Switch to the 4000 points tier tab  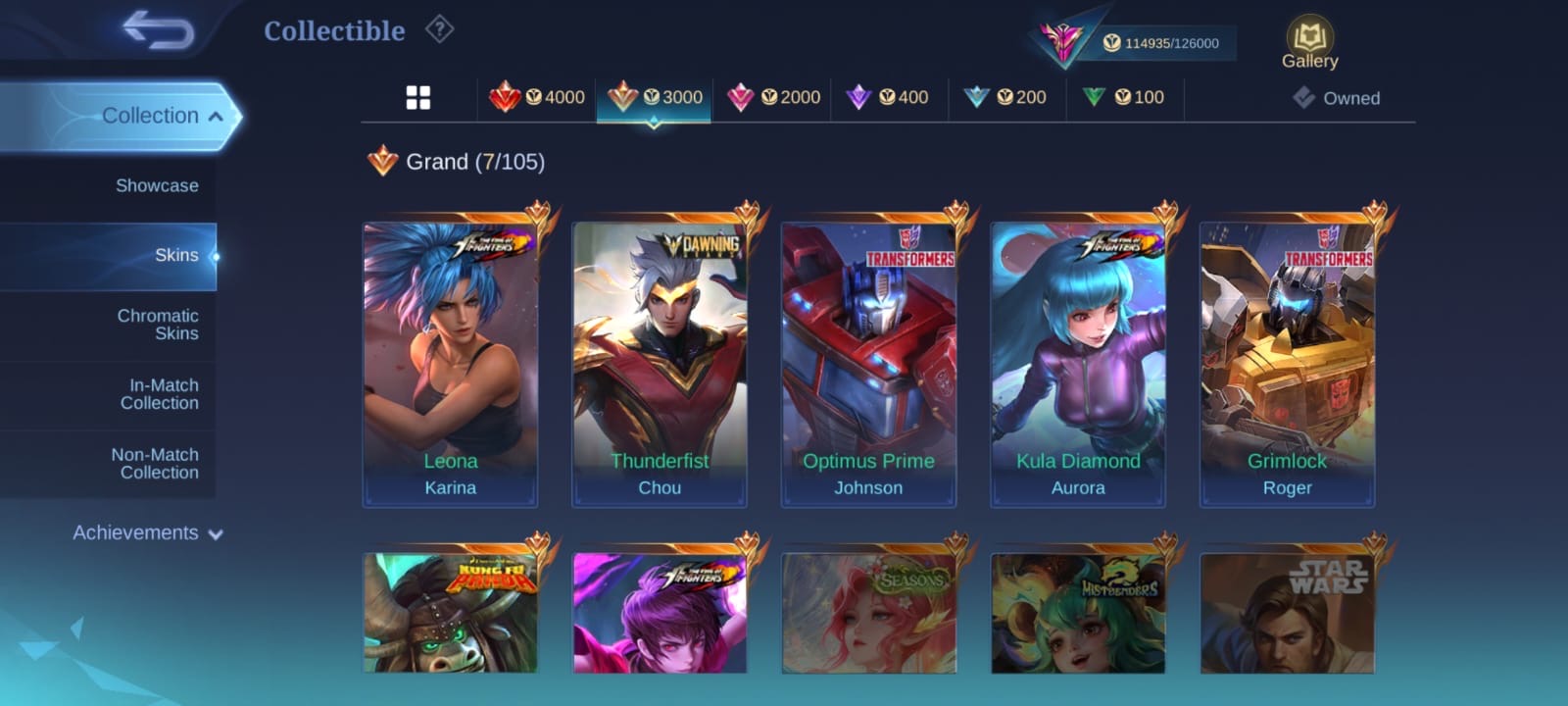pyautogui.click(x=537, y=97)
